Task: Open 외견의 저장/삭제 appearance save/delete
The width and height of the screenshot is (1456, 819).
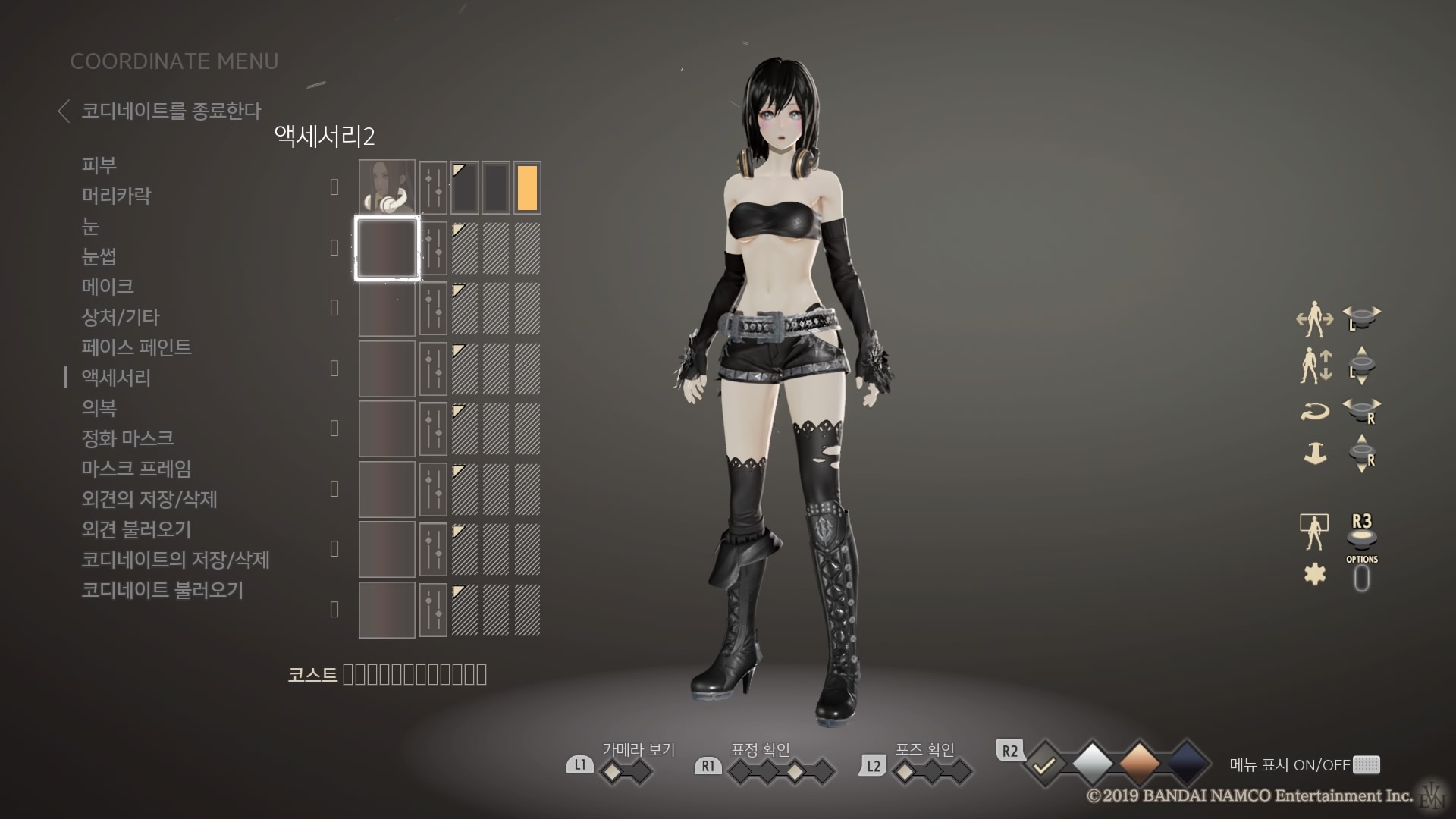Action: [x=149, y=499]
